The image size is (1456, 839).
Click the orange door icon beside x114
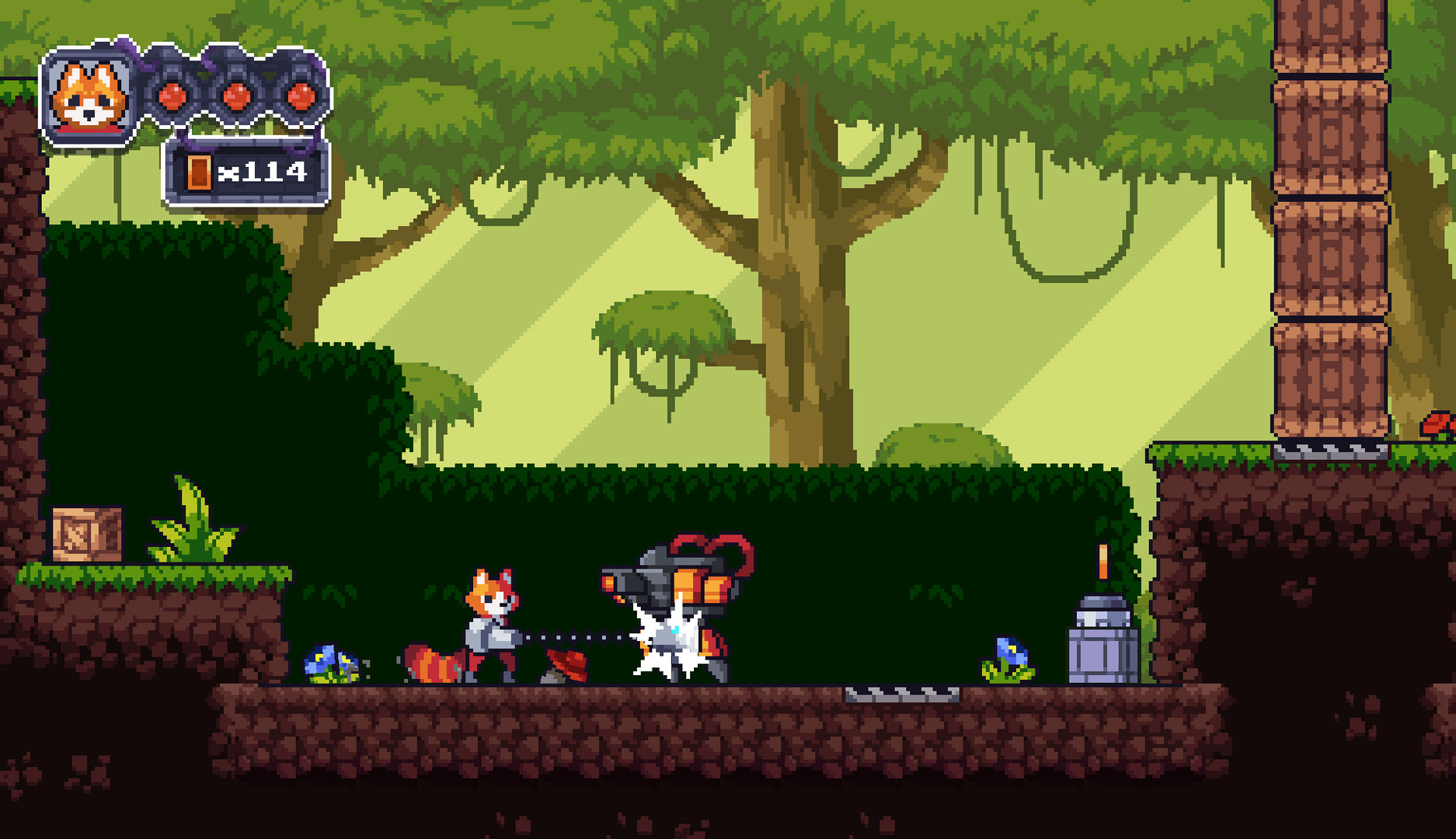200,171
